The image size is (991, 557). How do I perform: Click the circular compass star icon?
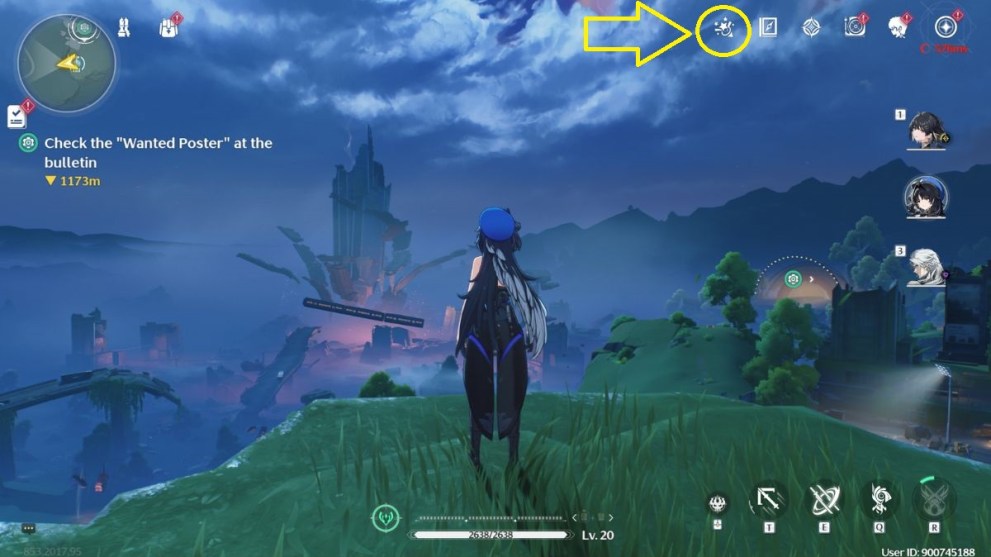[945, 28]
